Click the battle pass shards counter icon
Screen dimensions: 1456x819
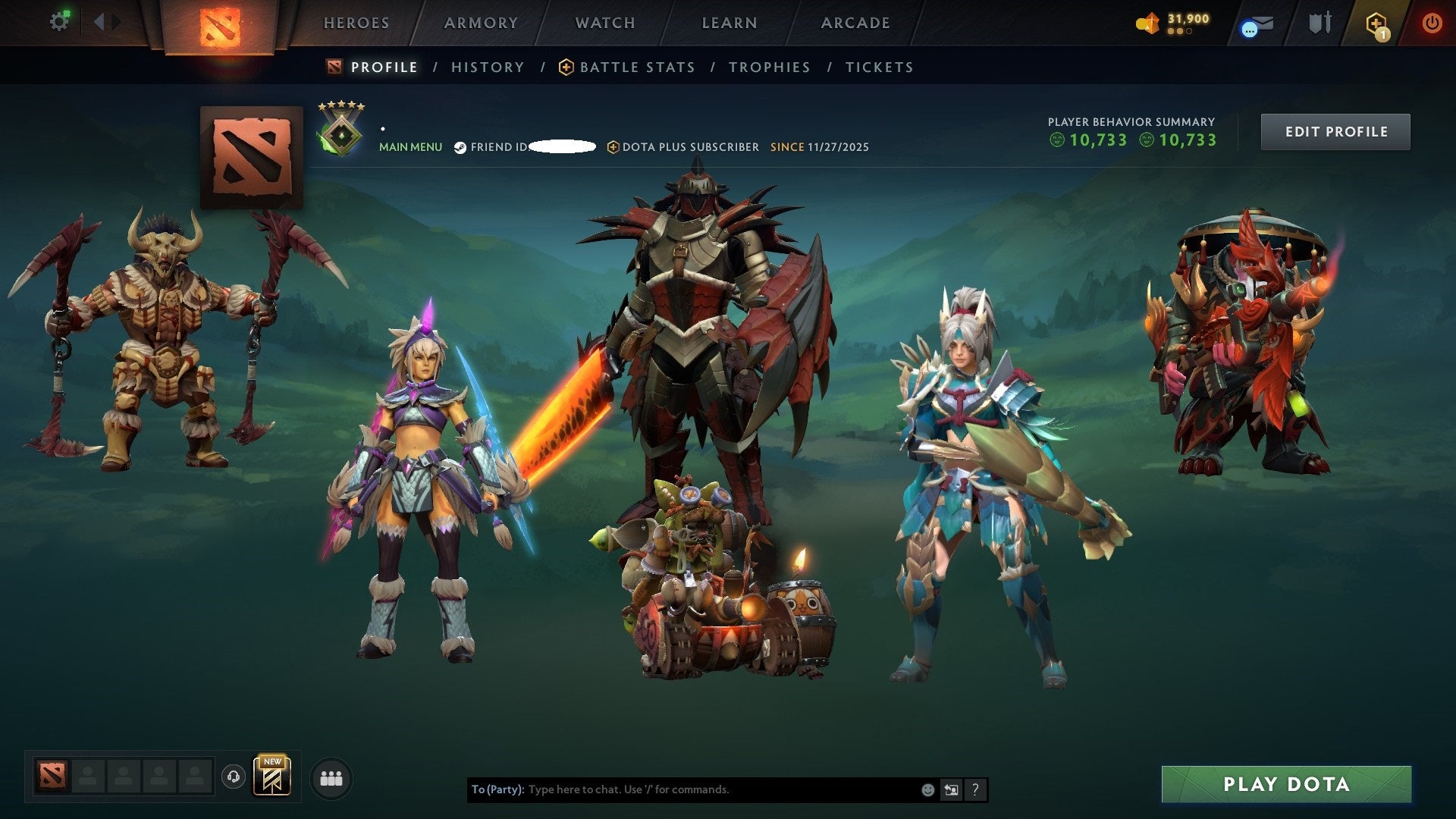(x=1147, y=22)
